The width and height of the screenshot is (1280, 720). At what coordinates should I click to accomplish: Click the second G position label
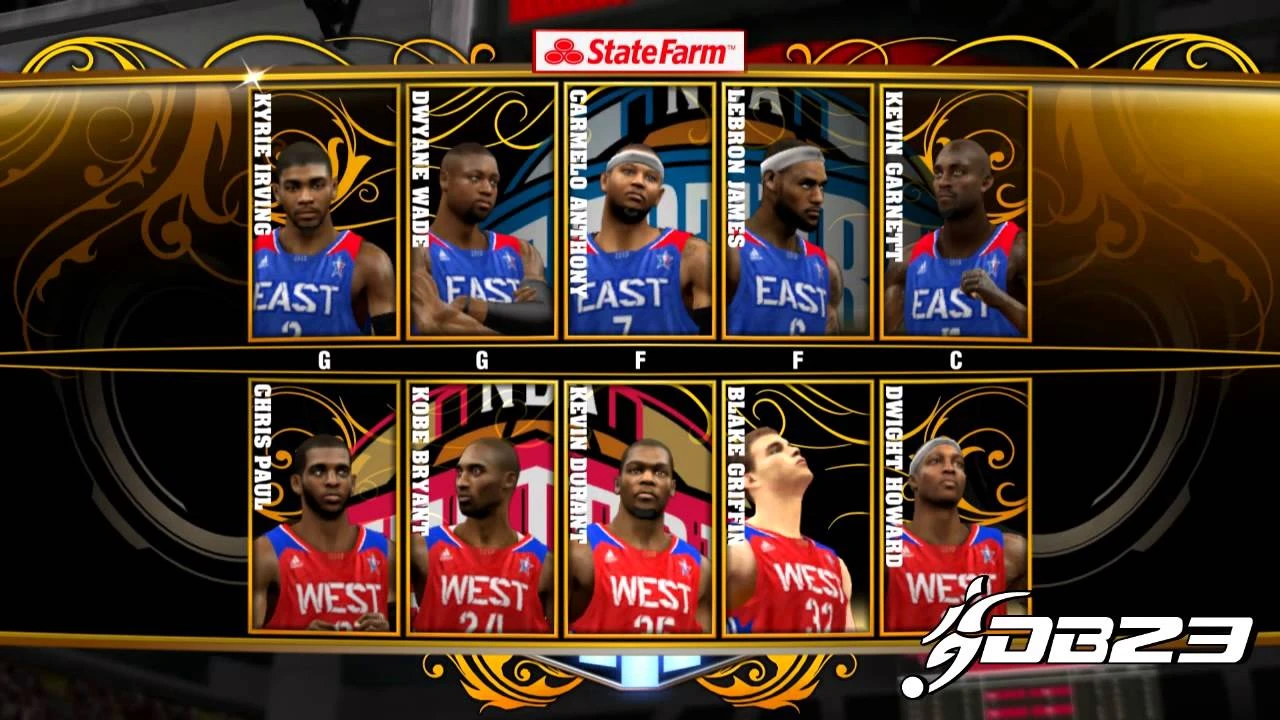click(483, 360)
